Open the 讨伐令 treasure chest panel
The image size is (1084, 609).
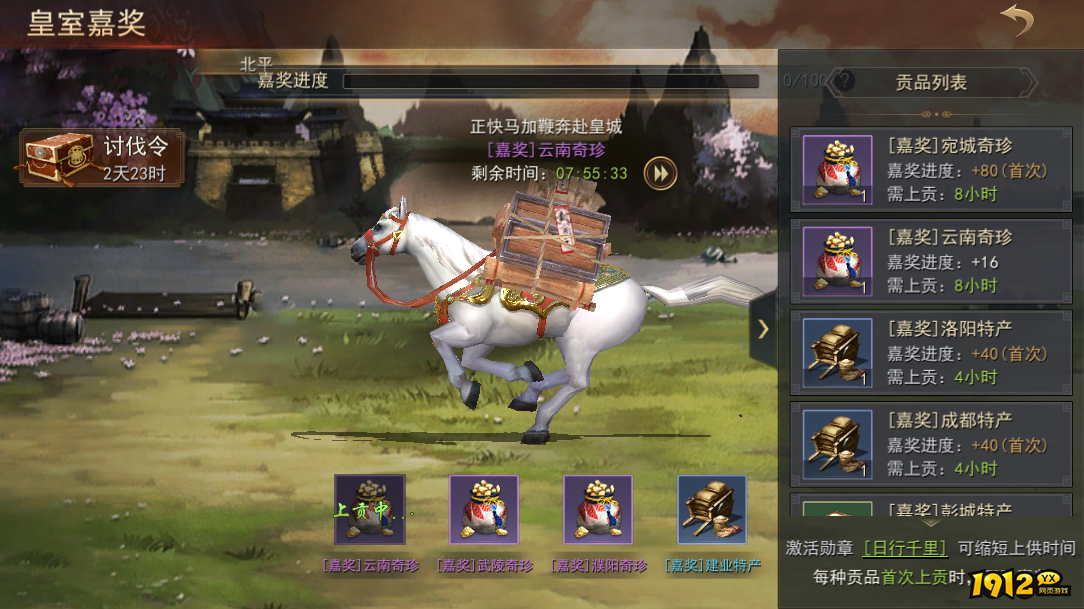point(100,158)
